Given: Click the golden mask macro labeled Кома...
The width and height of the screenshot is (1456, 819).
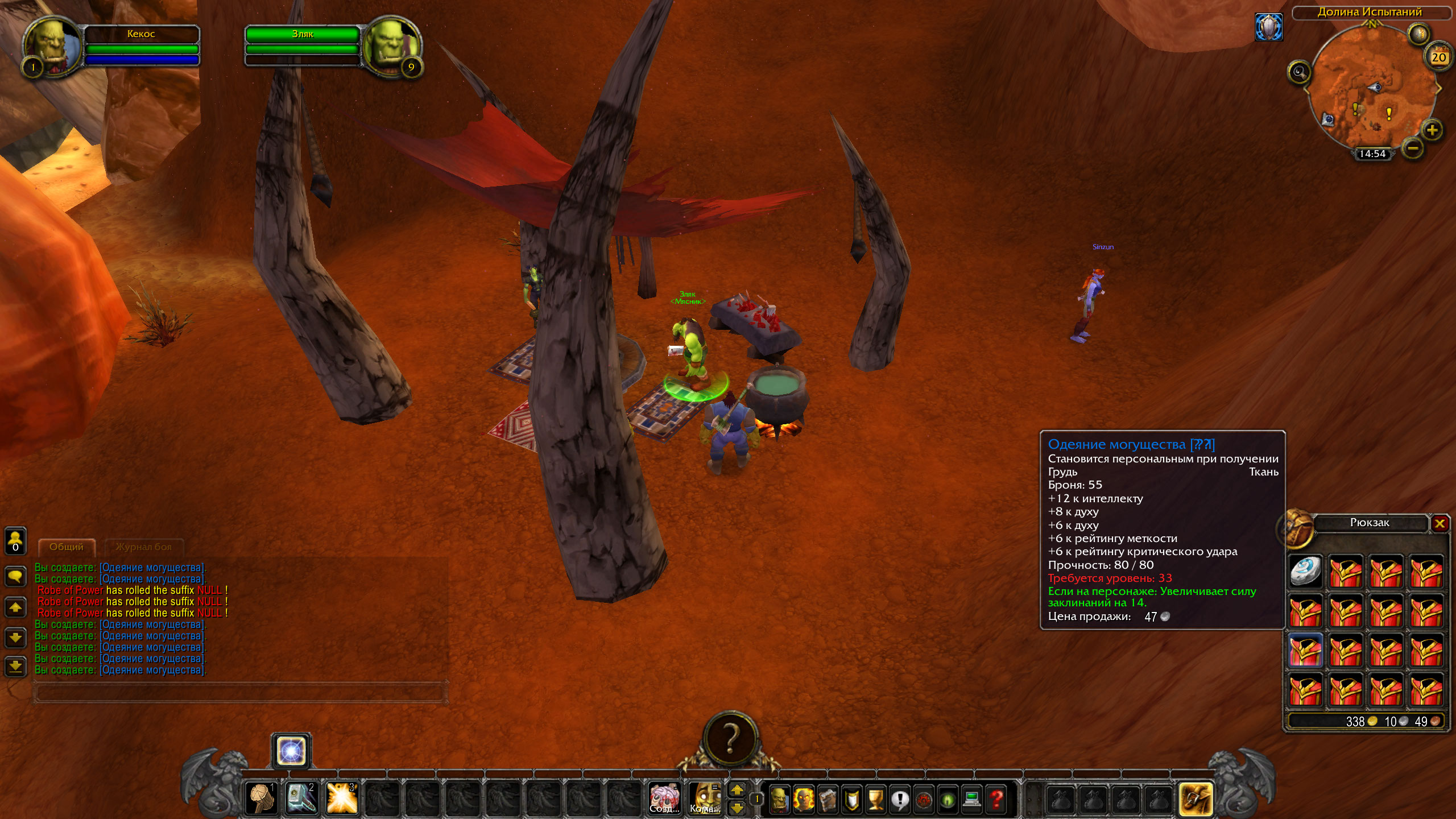Looking at the screenshot, I should [705, 798].
